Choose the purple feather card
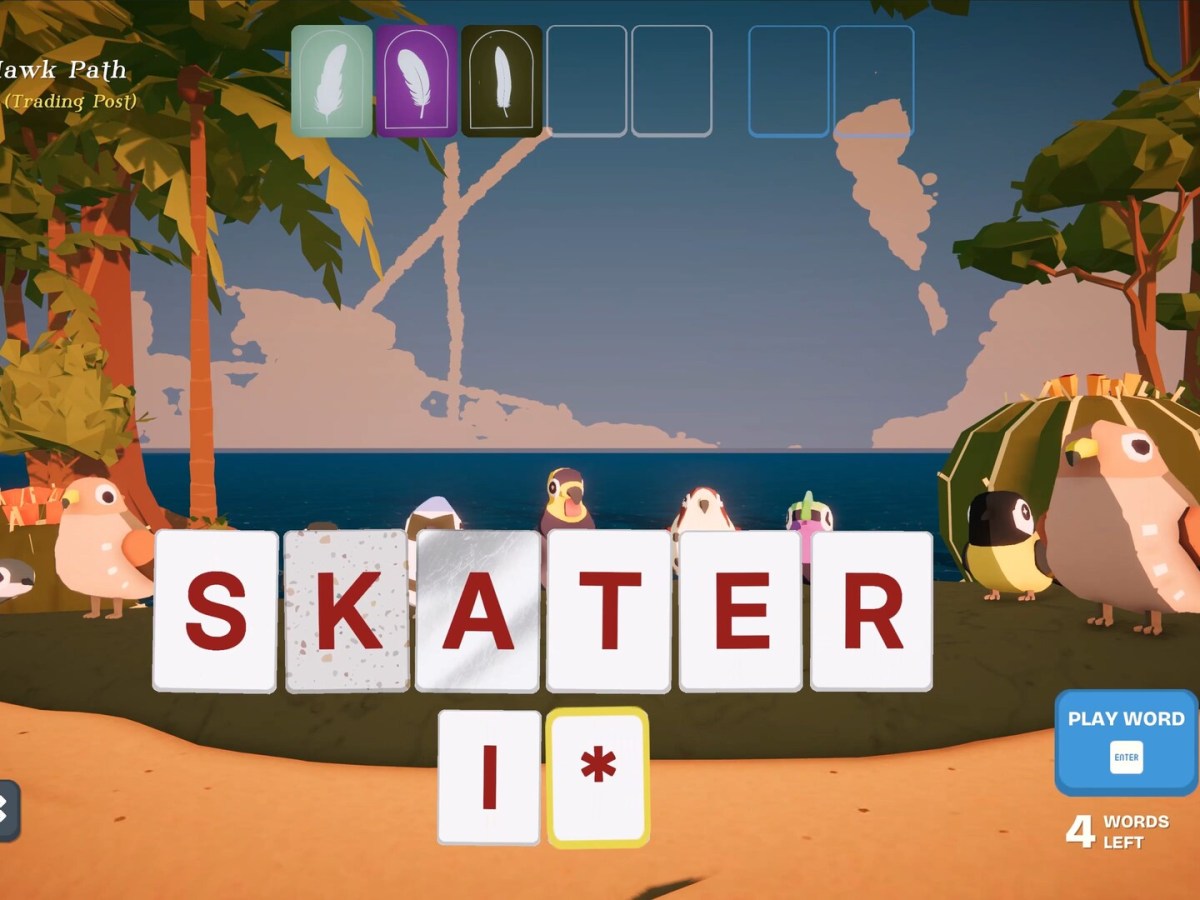The height and width of the screenshot is (900, 1200). coord(417,81)
